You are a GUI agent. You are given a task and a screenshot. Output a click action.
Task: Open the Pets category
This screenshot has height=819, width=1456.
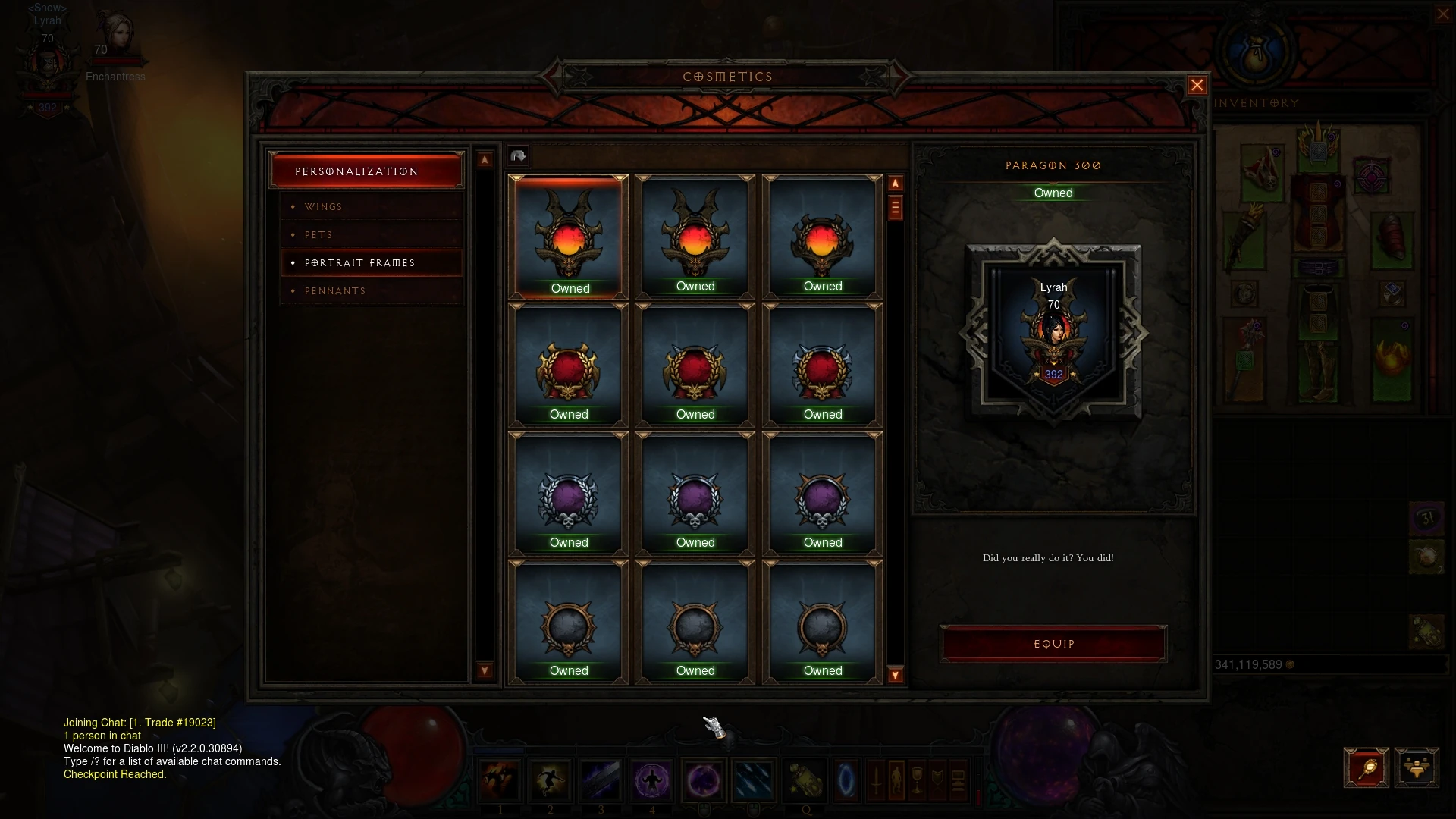[318, 235]
